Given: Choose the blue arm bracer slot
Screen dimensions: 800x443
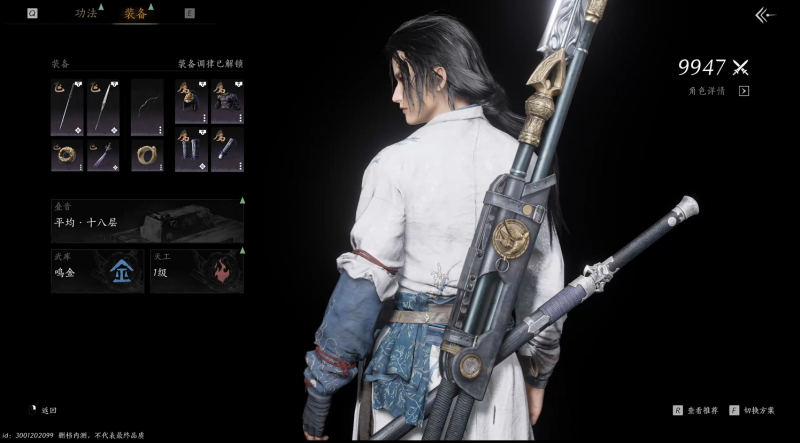Looking at the screenshot, I should [227, 154].
